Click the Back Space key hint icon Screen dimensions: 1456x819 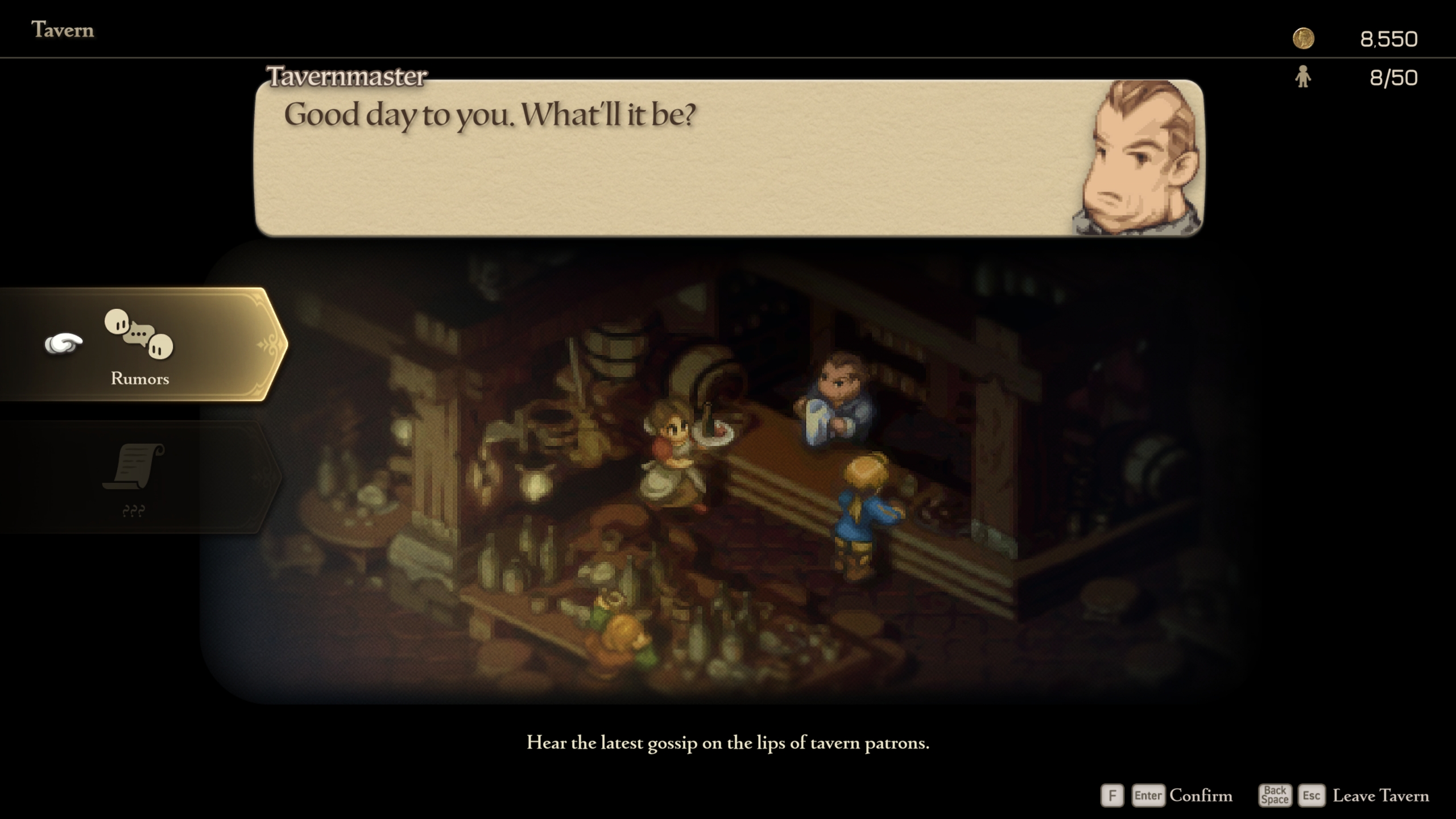(x=1277, y=796)
